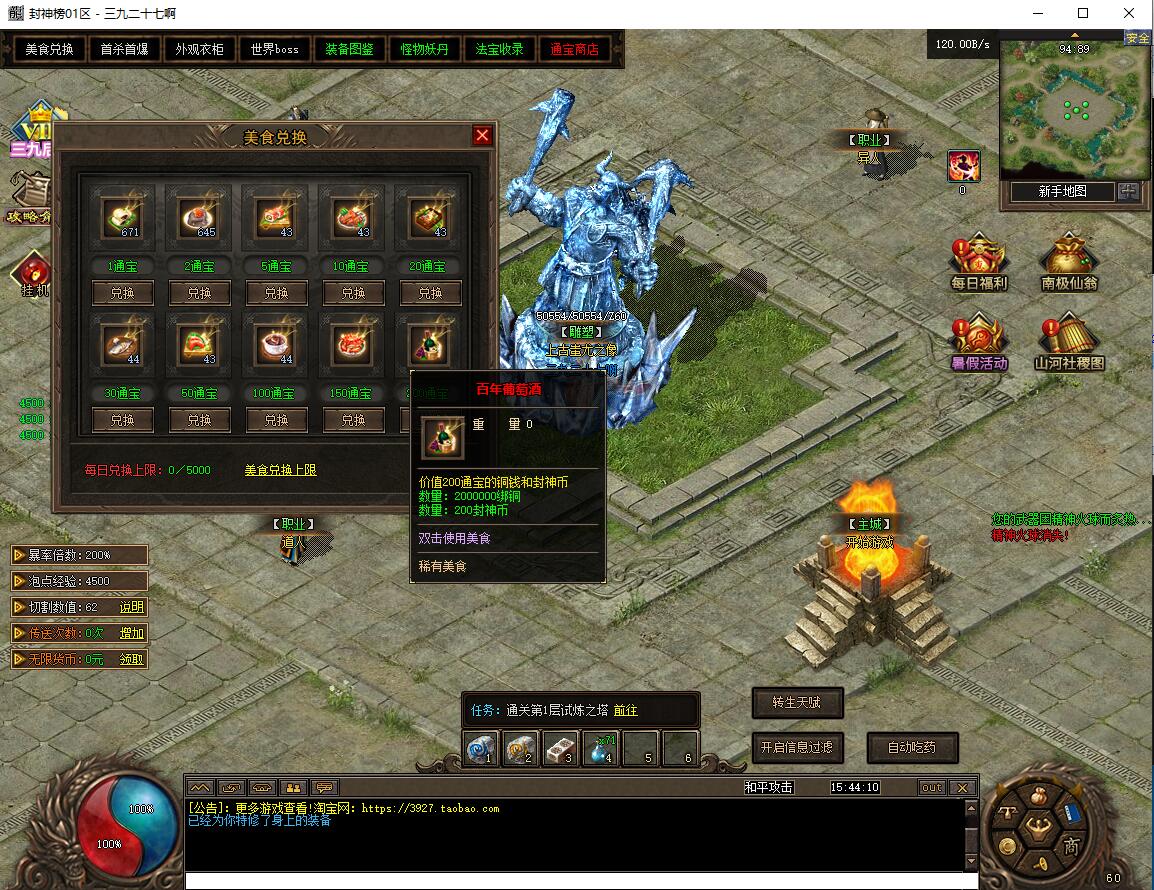The image size is (1154, 890).
Task: Click the 转生天赋 button
Action: pyautogui.click(x=797, y=702)
